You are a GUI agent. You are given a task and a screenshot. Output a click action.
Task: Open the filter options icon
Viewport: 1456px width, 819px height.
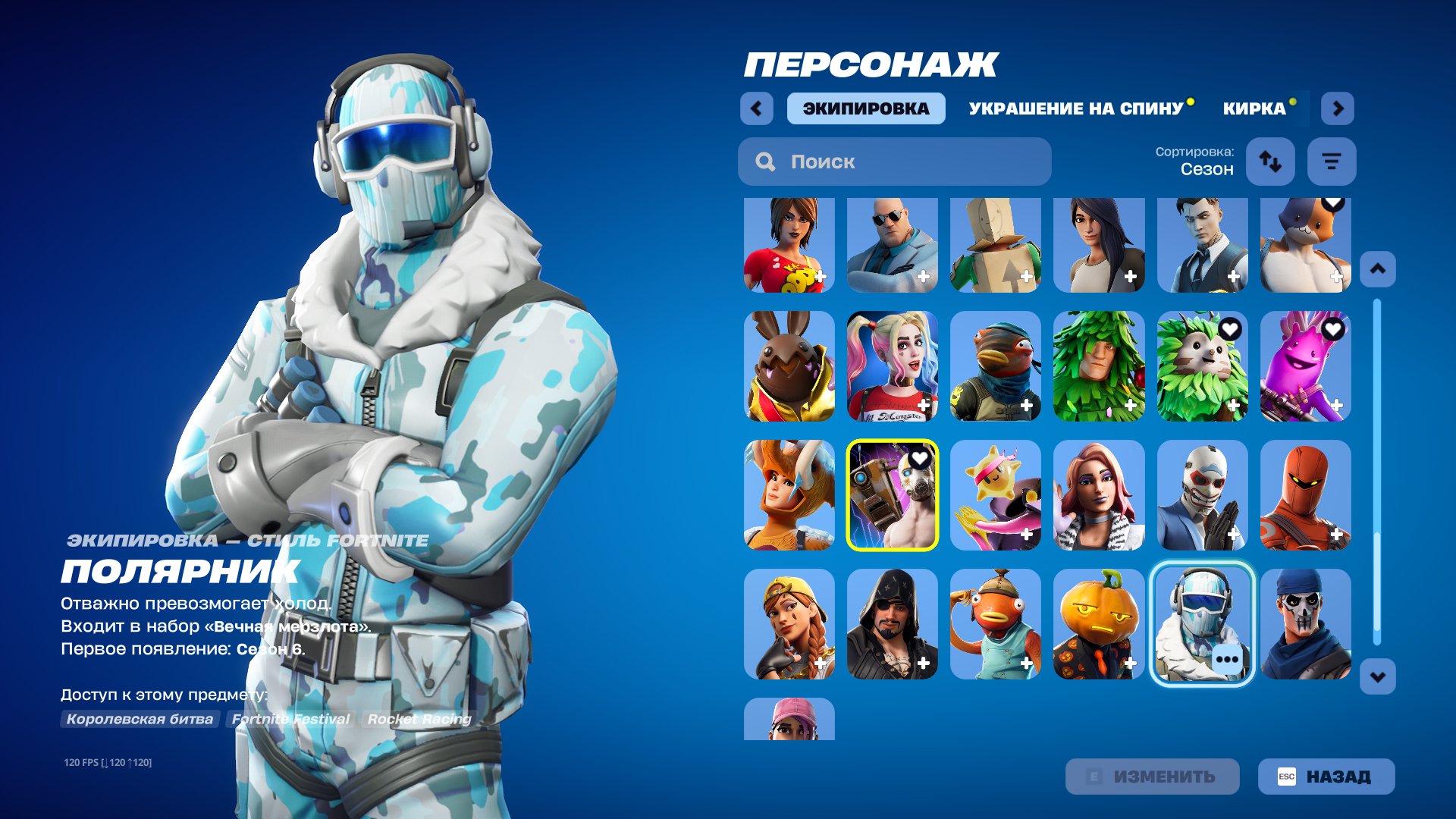pos(1332,162)
